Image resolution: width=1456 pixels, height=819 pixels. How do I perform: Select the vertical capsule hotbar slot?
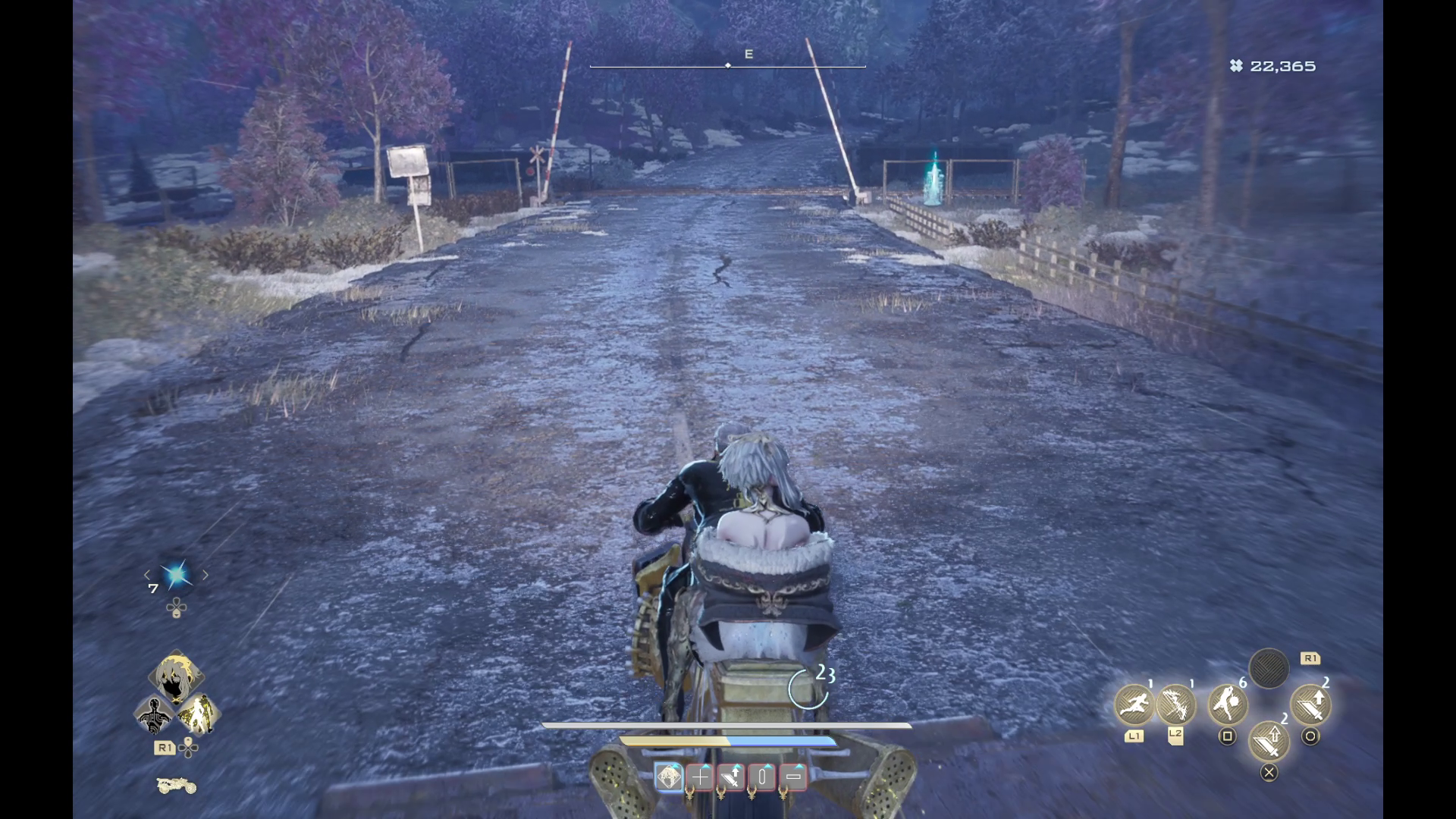click(x=762, y=777)
